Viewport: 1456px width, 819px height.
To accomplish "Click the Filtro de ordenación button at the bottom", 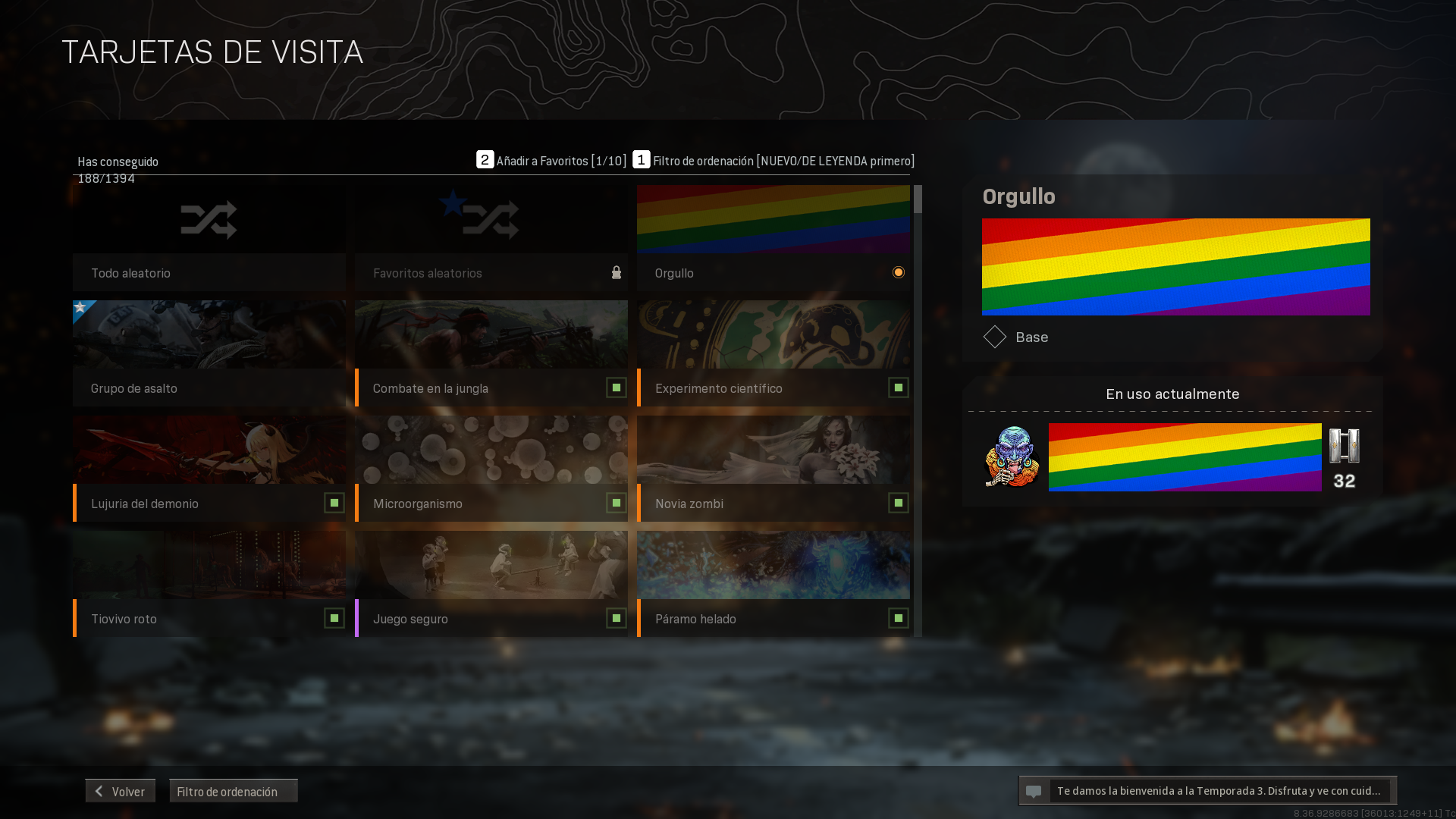I will (232, 790).
